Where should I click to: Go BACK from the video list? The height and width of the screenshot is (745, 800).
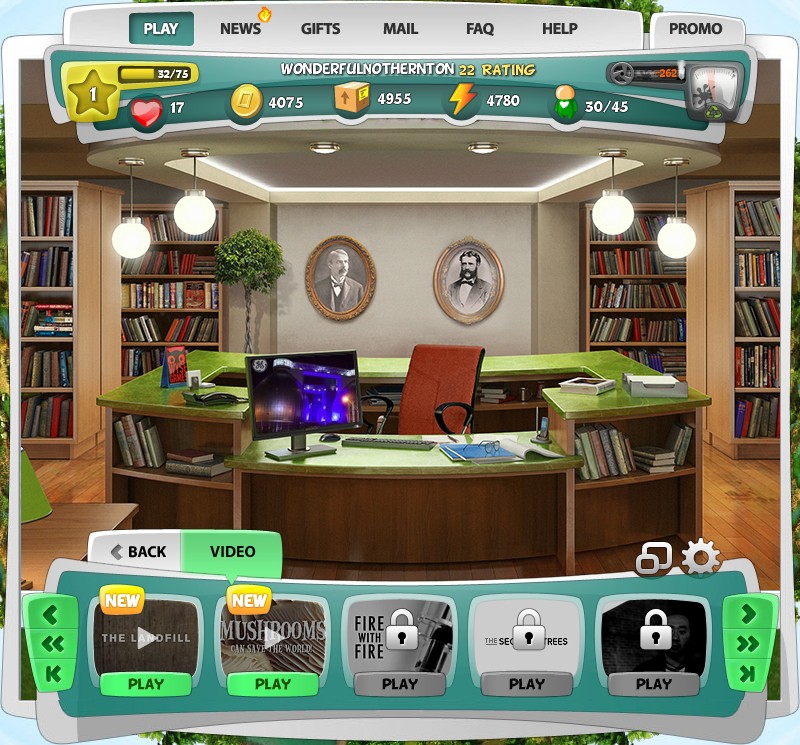tap(138, 551)
